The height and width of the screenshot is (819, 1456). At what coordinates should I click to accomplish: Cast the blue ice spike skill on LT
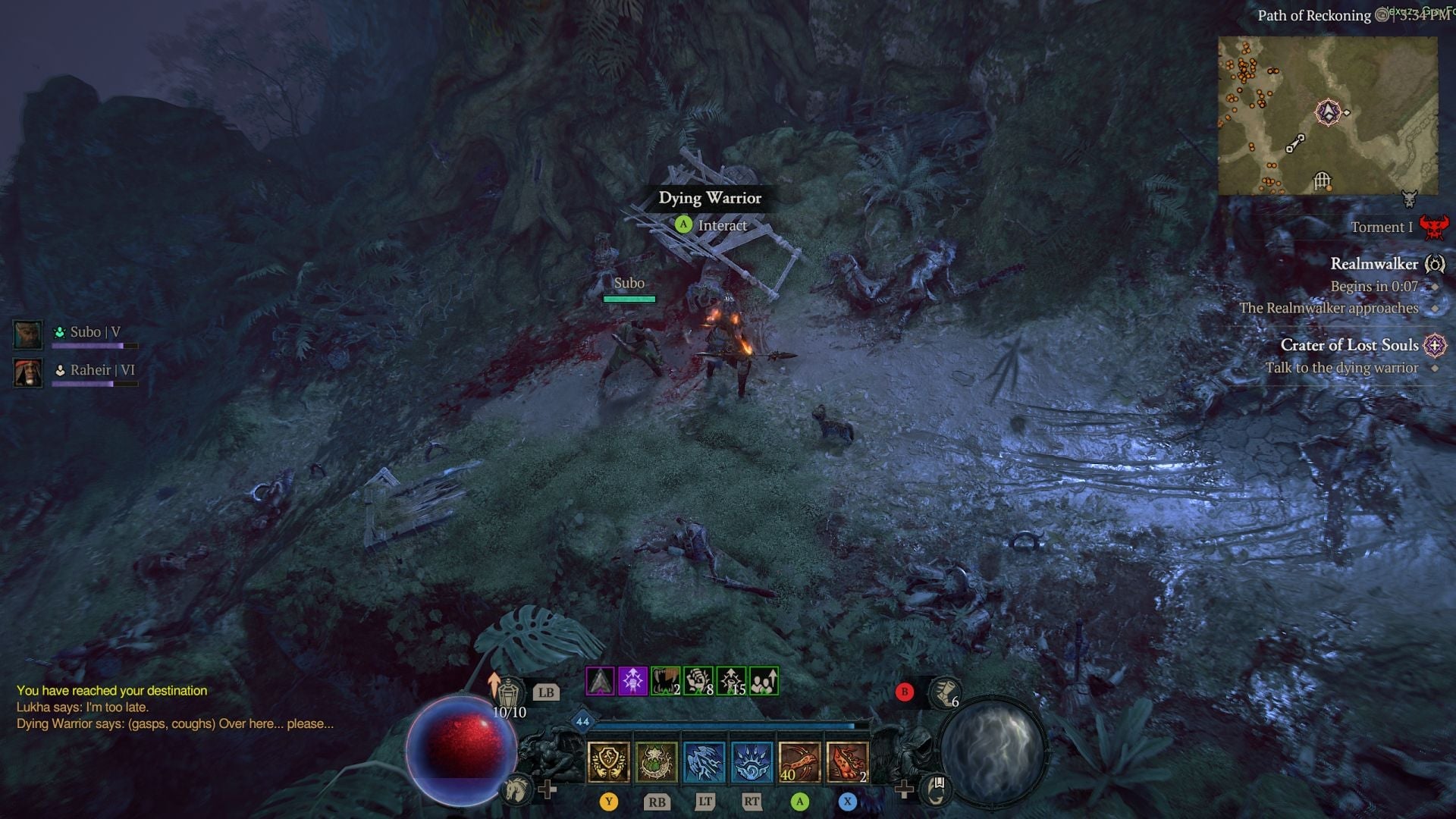click(x=704, y=762)
